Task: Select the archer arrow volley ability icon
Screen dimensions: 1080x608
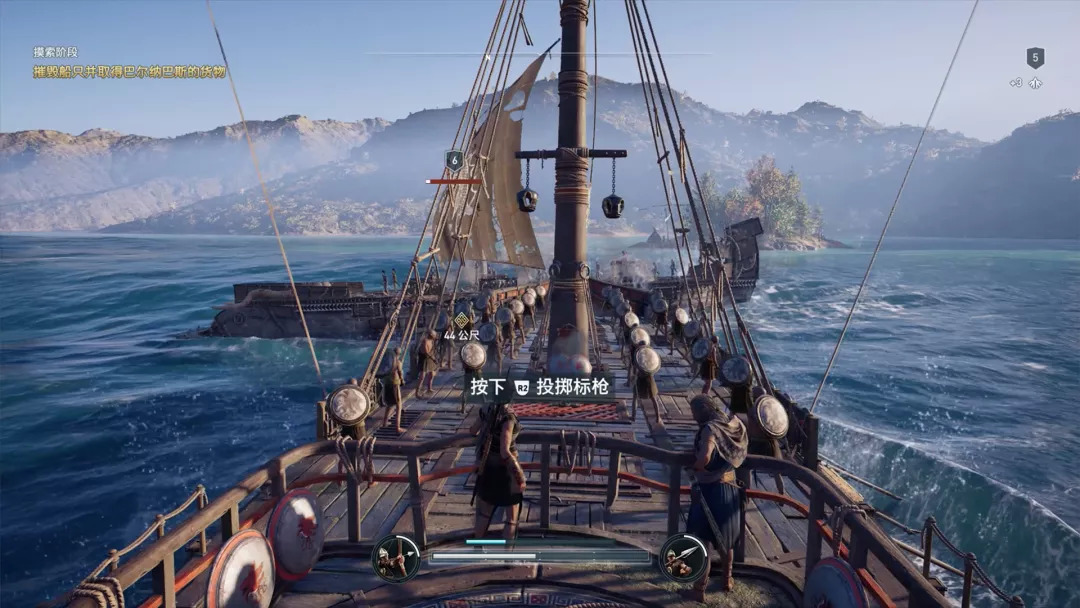Action: [x=396, y=558]
